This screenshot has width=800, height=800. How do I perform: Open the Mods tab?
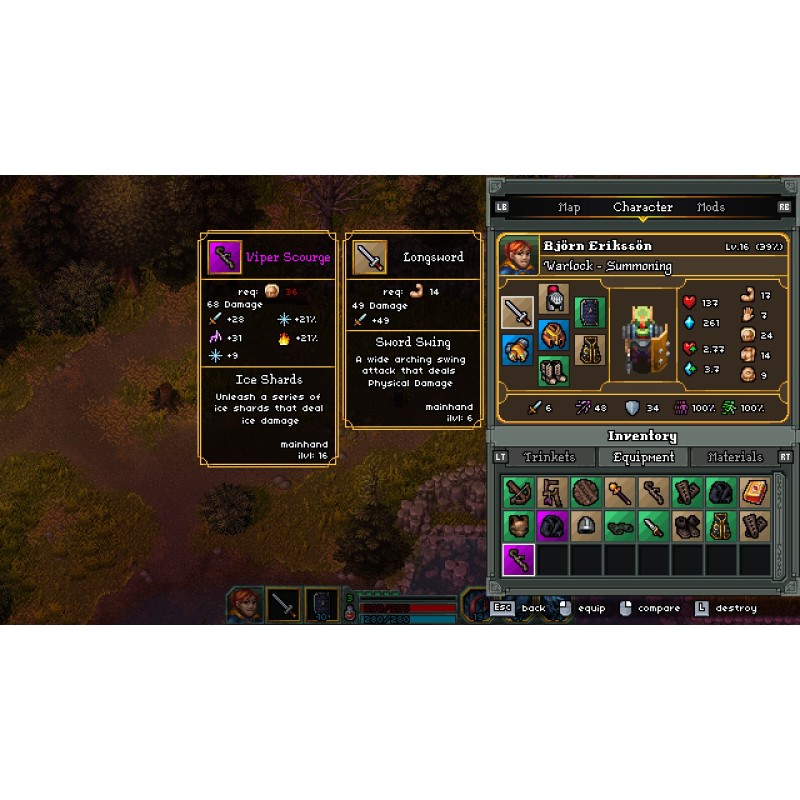[711, 207]
